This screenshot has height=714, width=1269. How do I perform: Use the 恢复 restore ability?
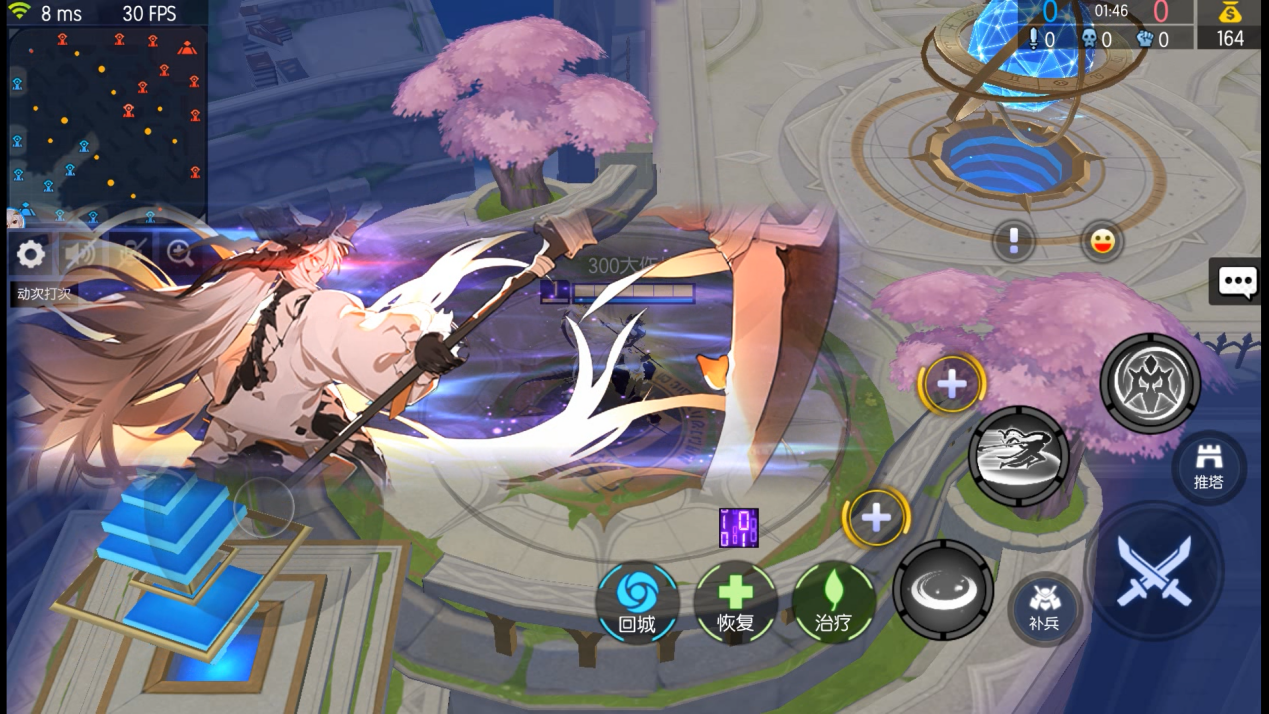tap(735, 601)
